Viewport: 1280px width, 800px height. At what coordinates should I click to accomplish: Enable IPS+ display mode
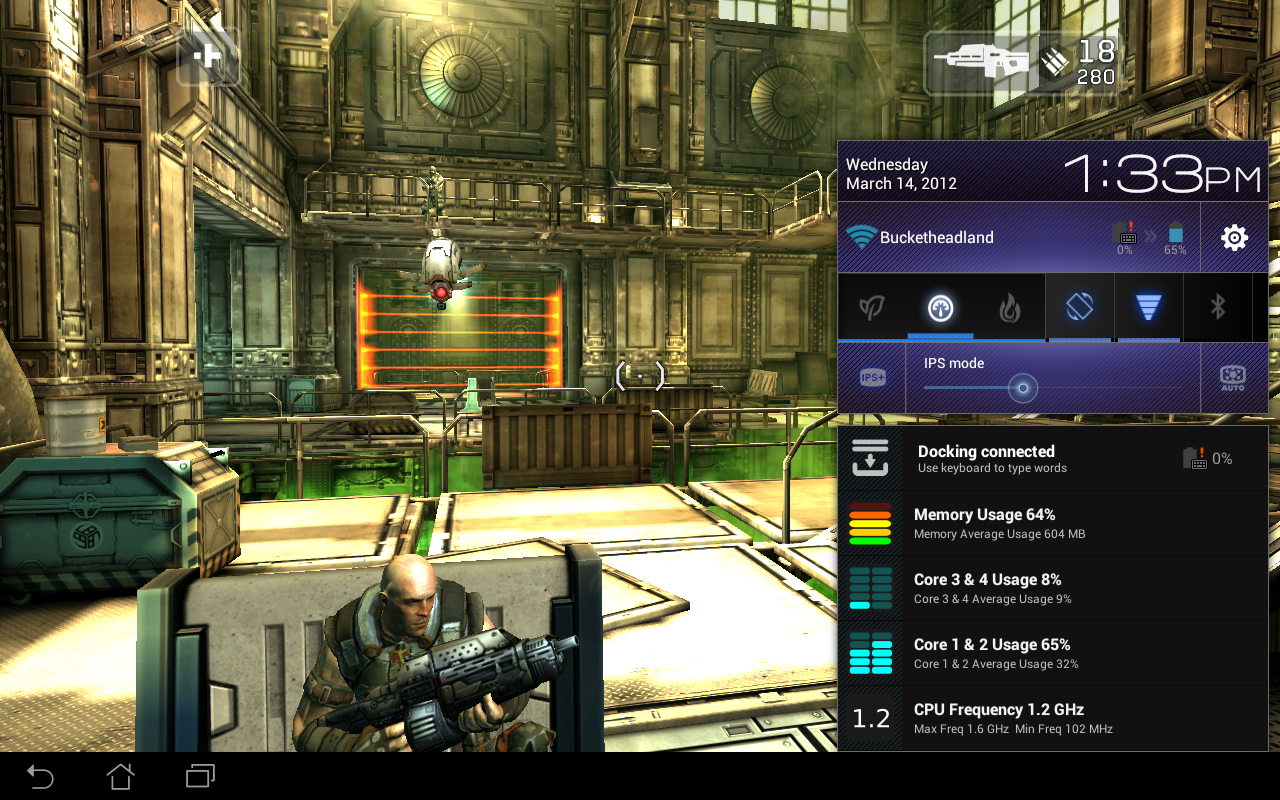point(871,377)
